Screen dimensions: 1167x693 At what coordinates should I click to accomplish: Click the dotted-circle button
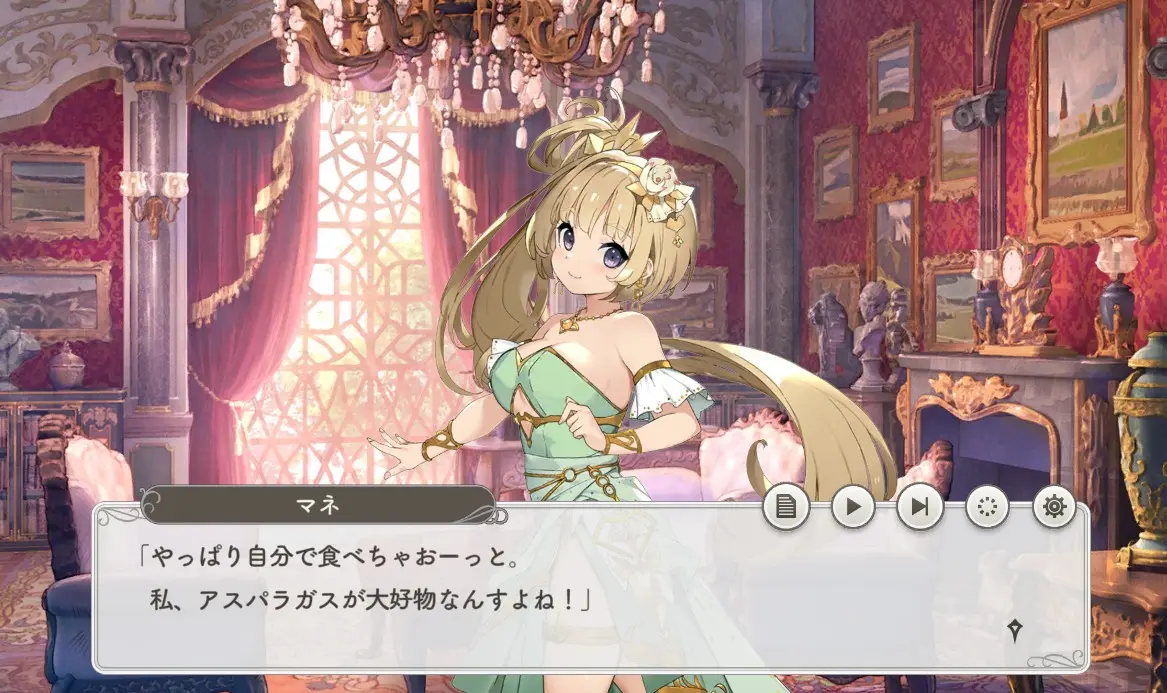tap(988, 508)
